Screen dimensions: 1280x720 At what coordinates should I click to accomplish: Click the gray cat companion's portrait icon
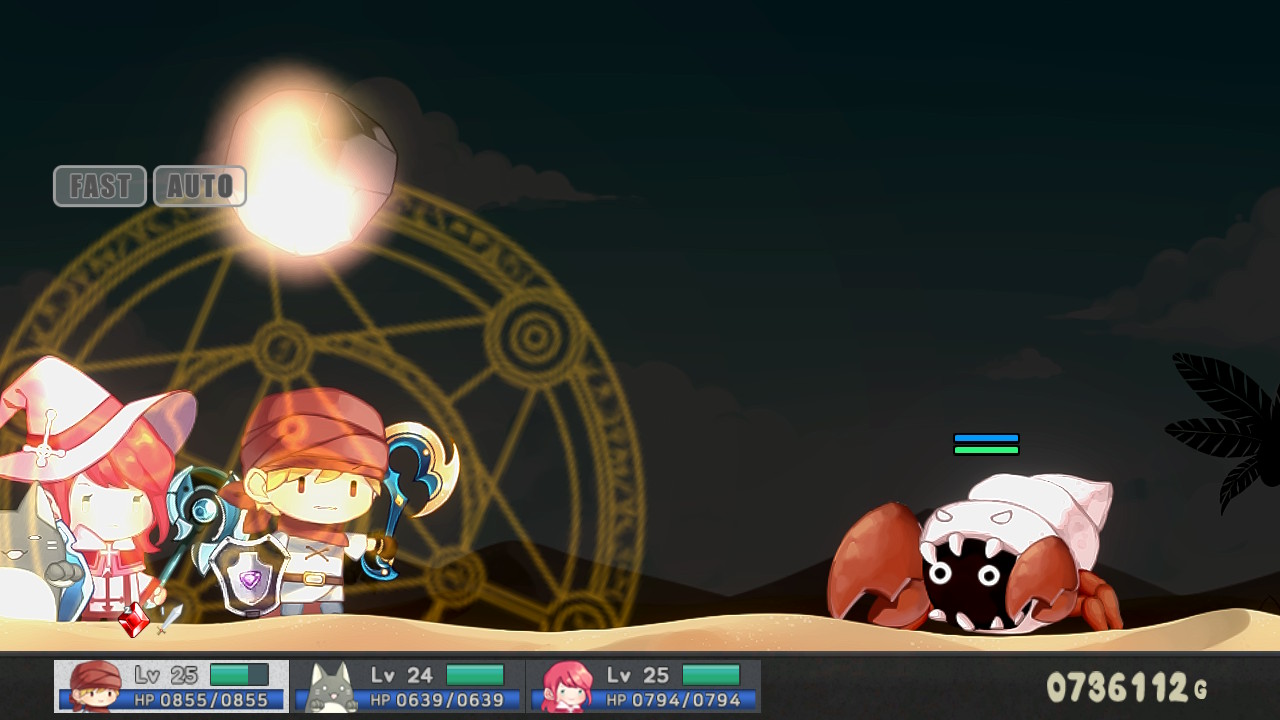[x=332, y=686]
